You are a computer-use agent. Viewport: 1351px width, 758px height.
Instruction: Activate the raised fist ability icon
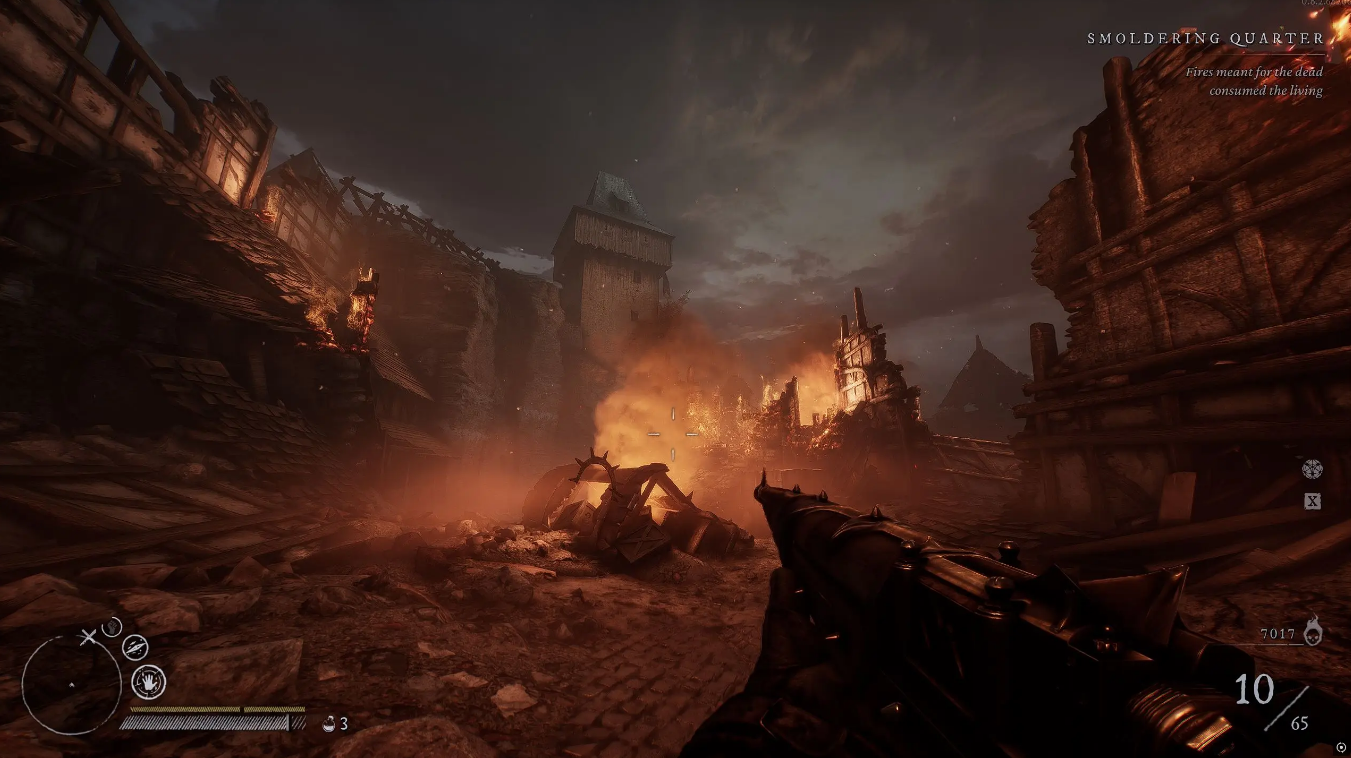point(112,627)
